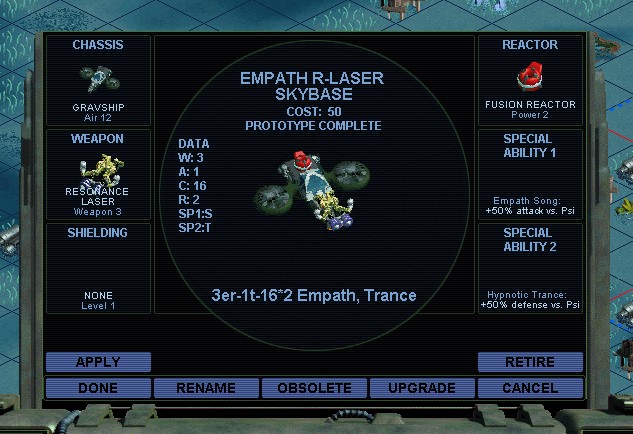Change the Fusion Reactor selection
Image resolution: width=633 pixels, height=434 pixels.
[x=530, y=81]
